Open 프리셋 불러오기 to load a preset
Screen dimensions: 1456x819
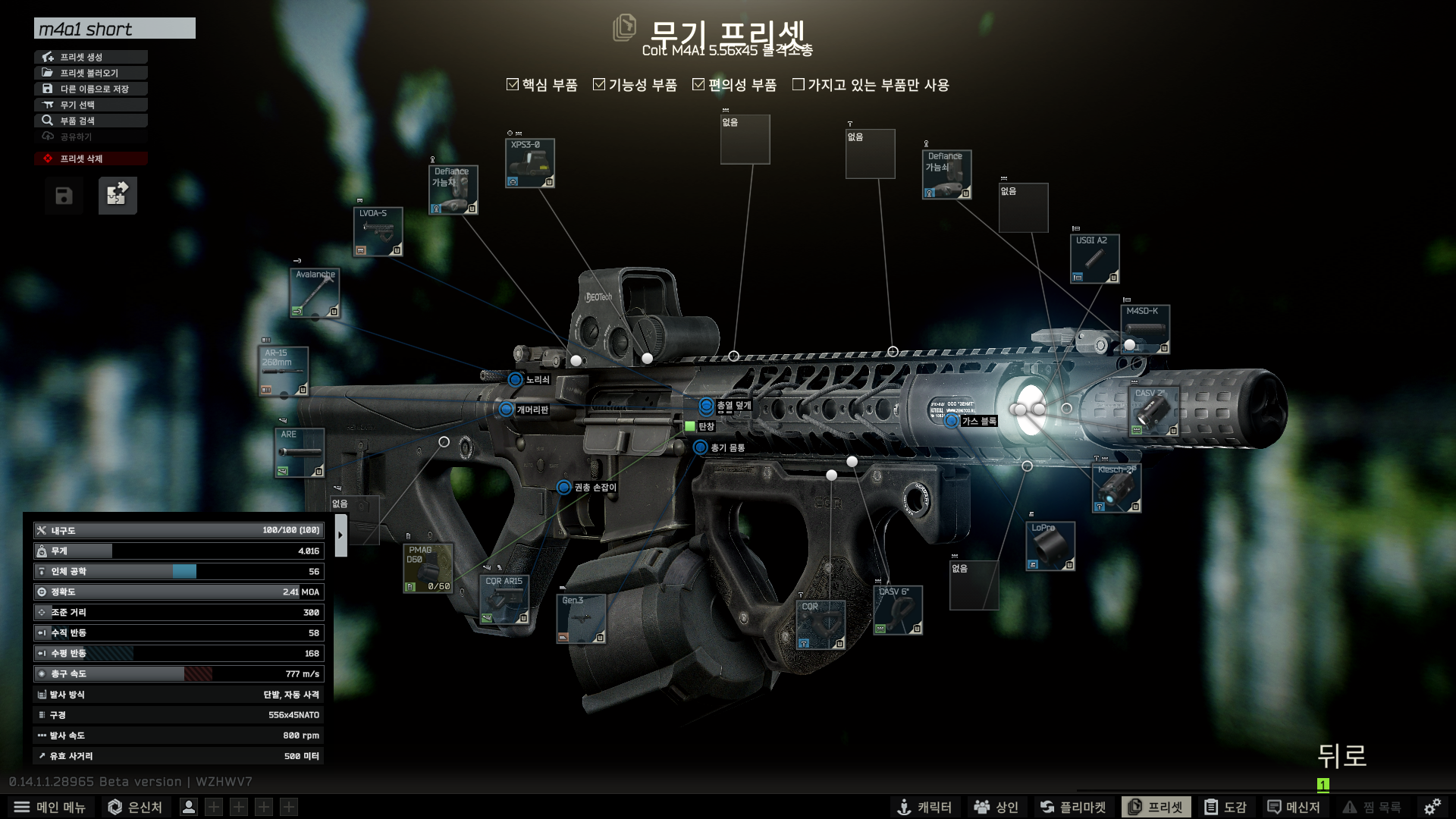(90, 73)
